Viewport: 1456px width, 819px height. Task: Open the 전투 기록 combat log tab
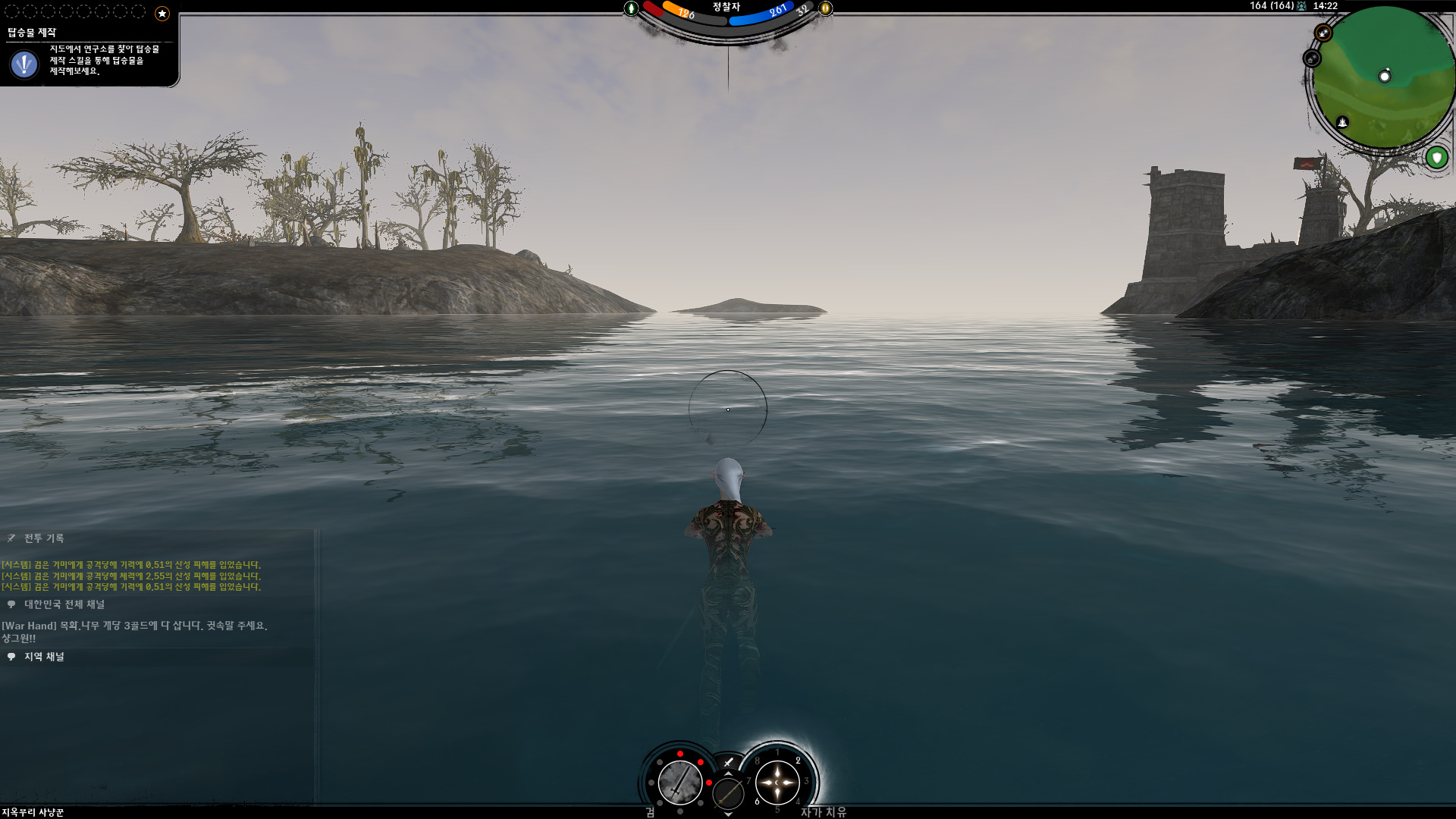[x=44, y=538]
